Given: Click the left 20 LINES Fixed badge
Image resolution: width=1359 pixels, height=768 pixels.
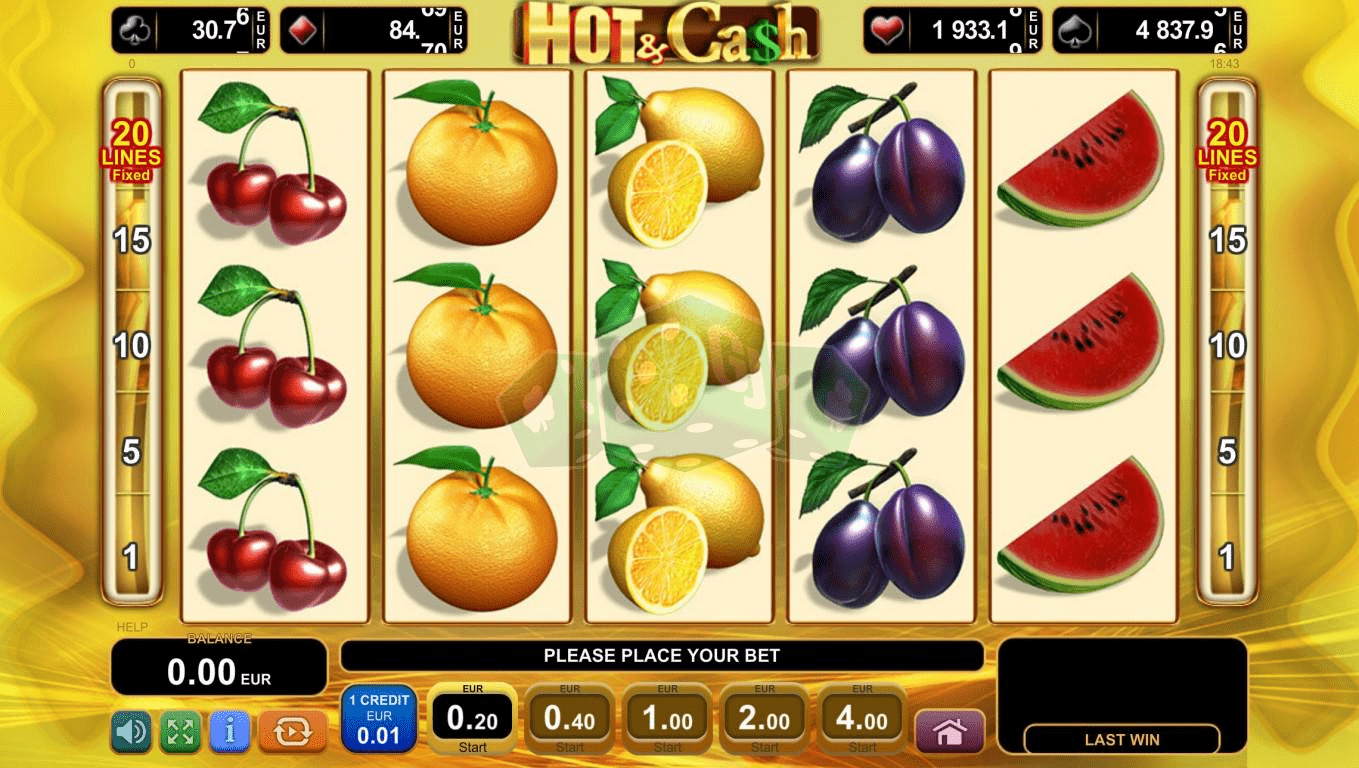Looking at the screenshot, I should (x=132, y=150).
